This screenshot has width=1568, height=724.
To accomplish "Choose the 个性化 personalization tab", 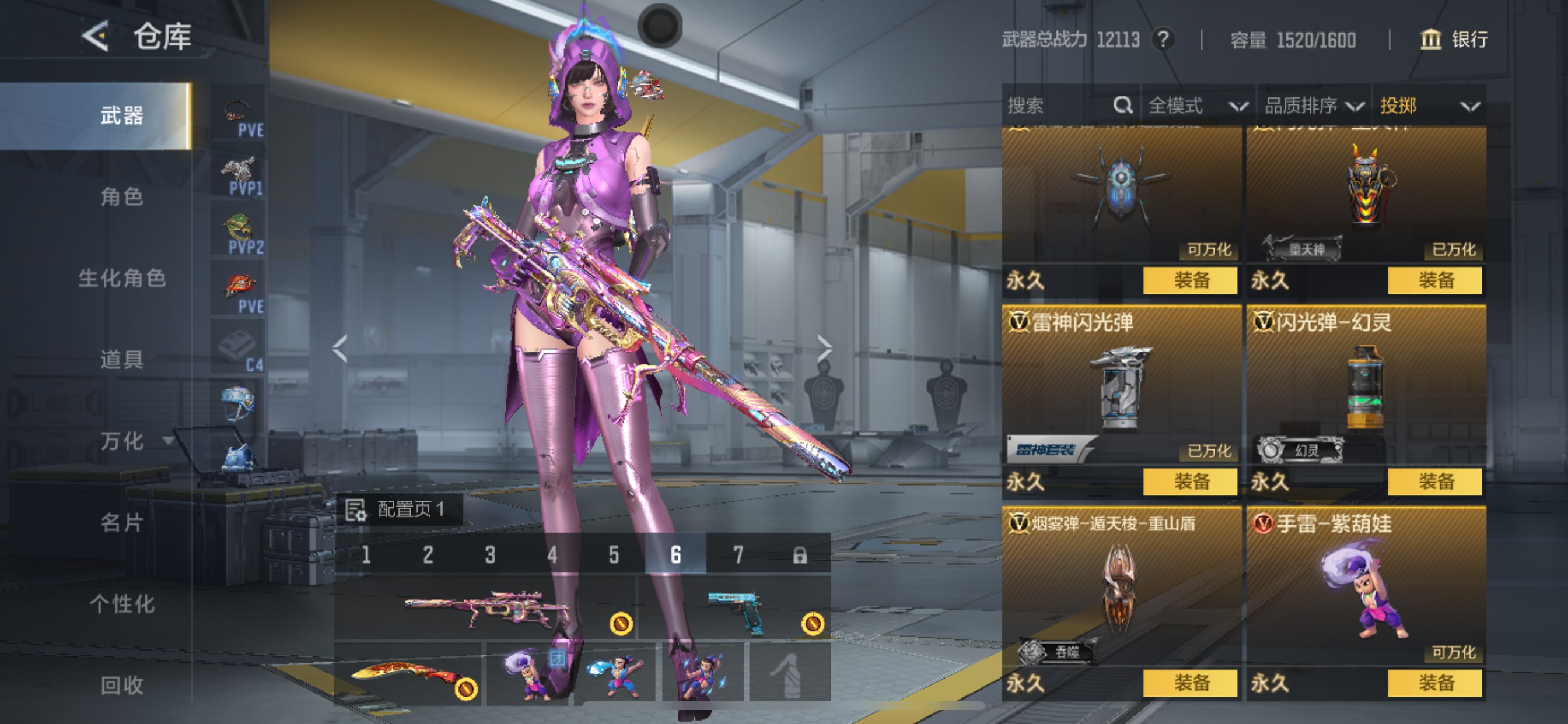I will (x=122, y=604).
